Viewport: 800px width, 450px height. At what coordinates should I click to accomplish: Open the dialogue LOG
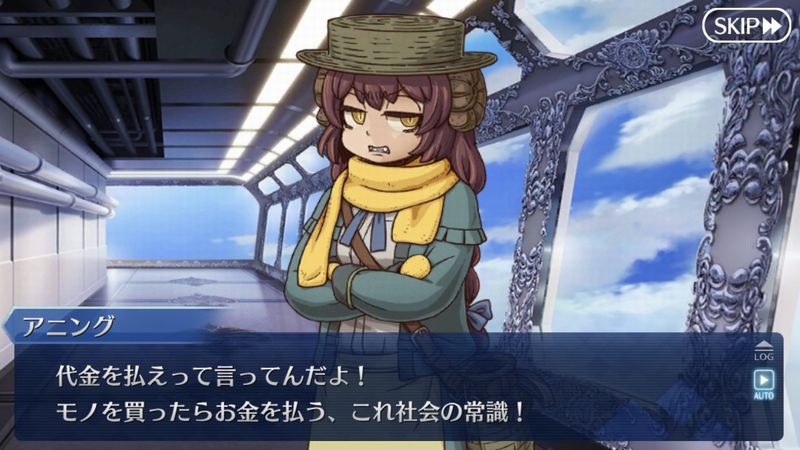pyautogui.click(x=764, y=348)
